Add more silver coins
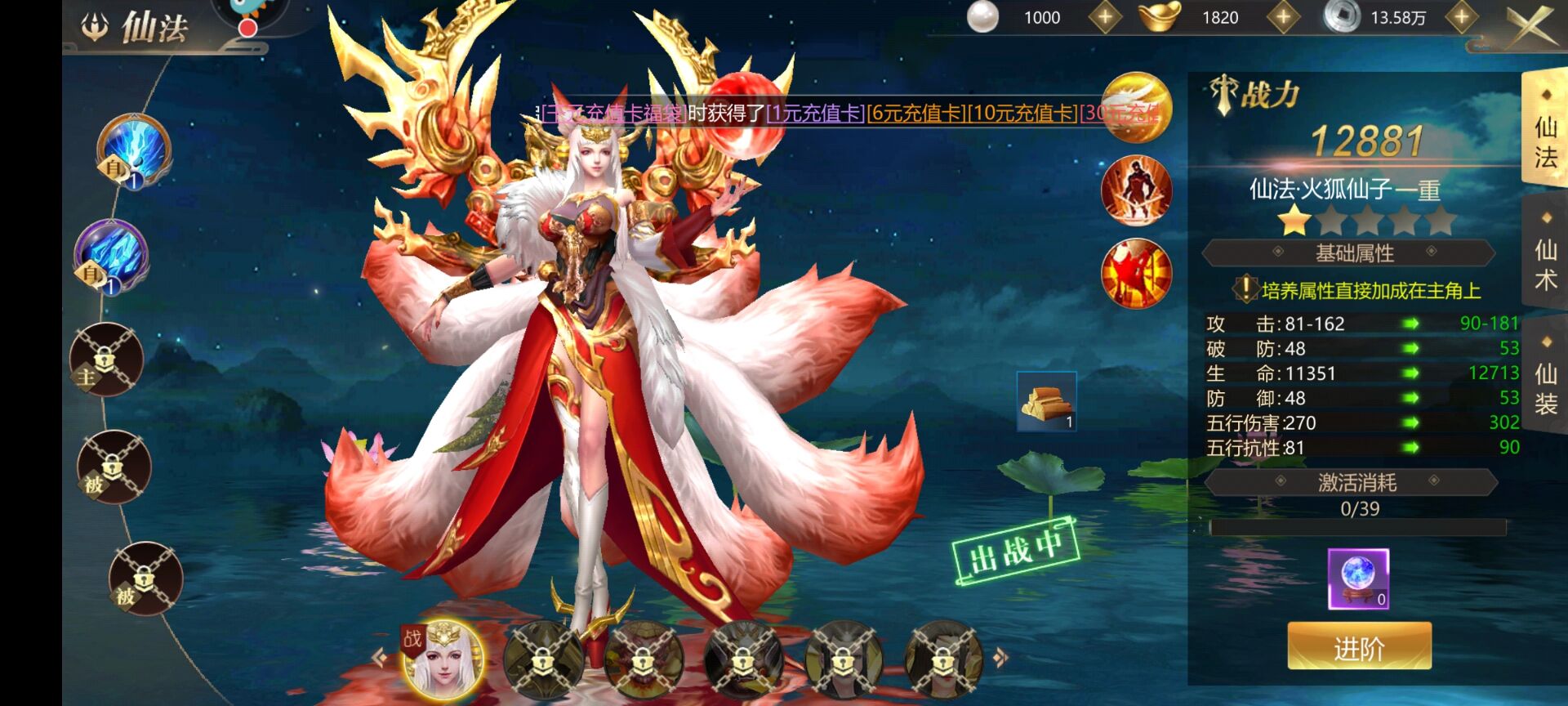Viewport: 1568px width, 706px height. click(1461, 18)
